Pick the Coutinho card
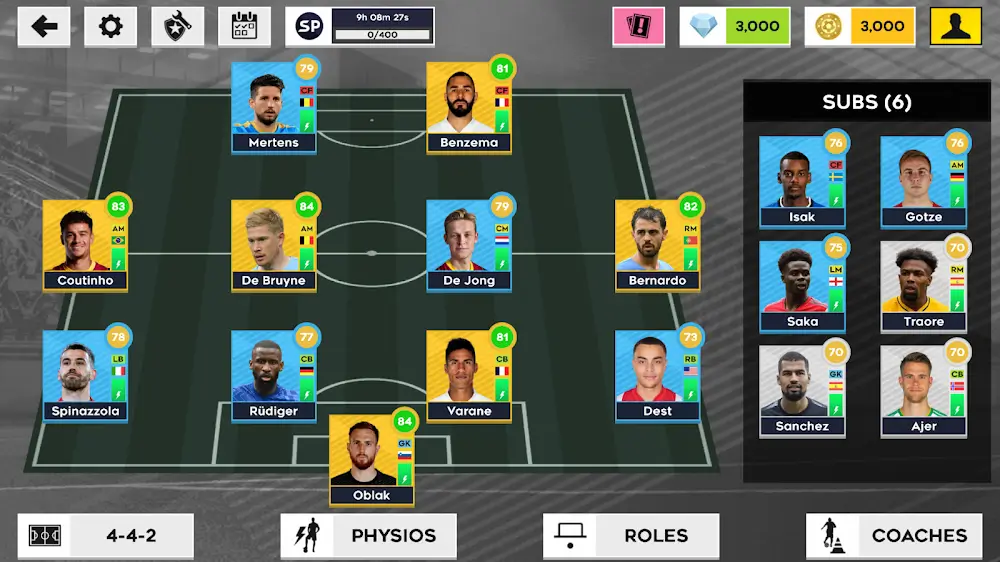The width and height of the screenshot is (1000, 562). 85,245
